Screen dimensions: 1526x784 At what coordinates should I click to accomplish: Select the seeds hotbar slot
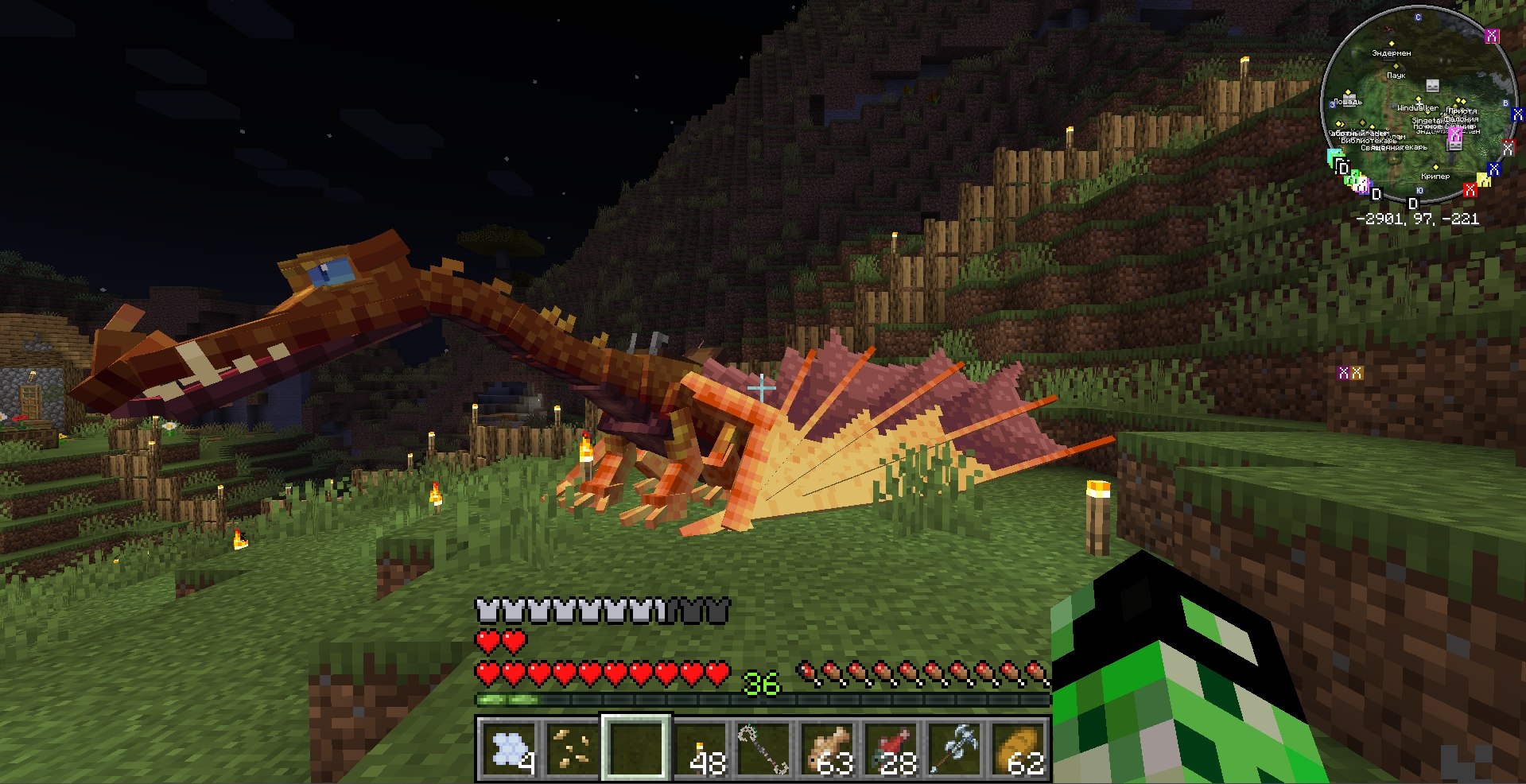pos(571,748)
